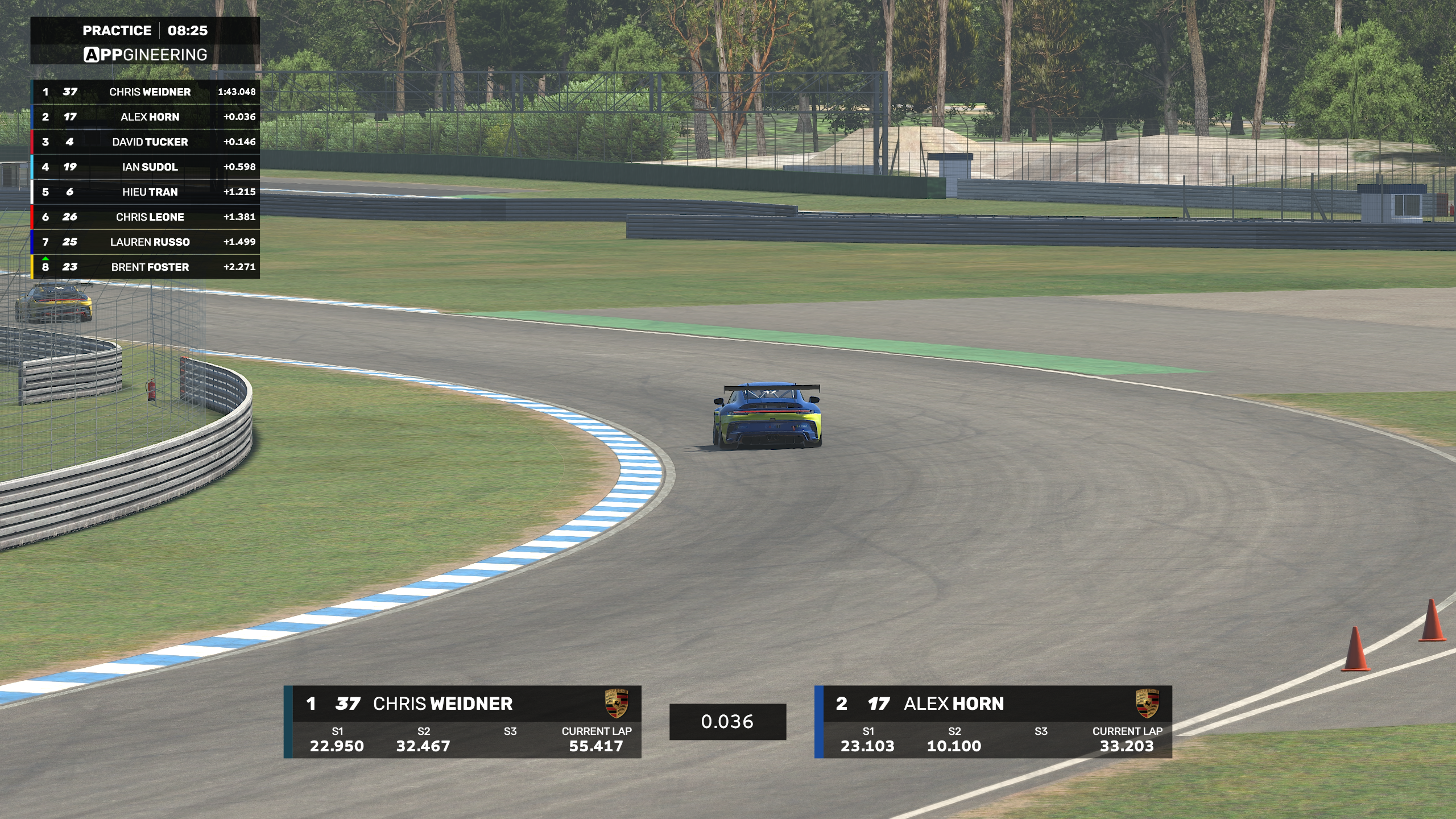Open Chris Weidner's sector times panel
Viewport: 1456px width, 819px height.
(463, 722)
